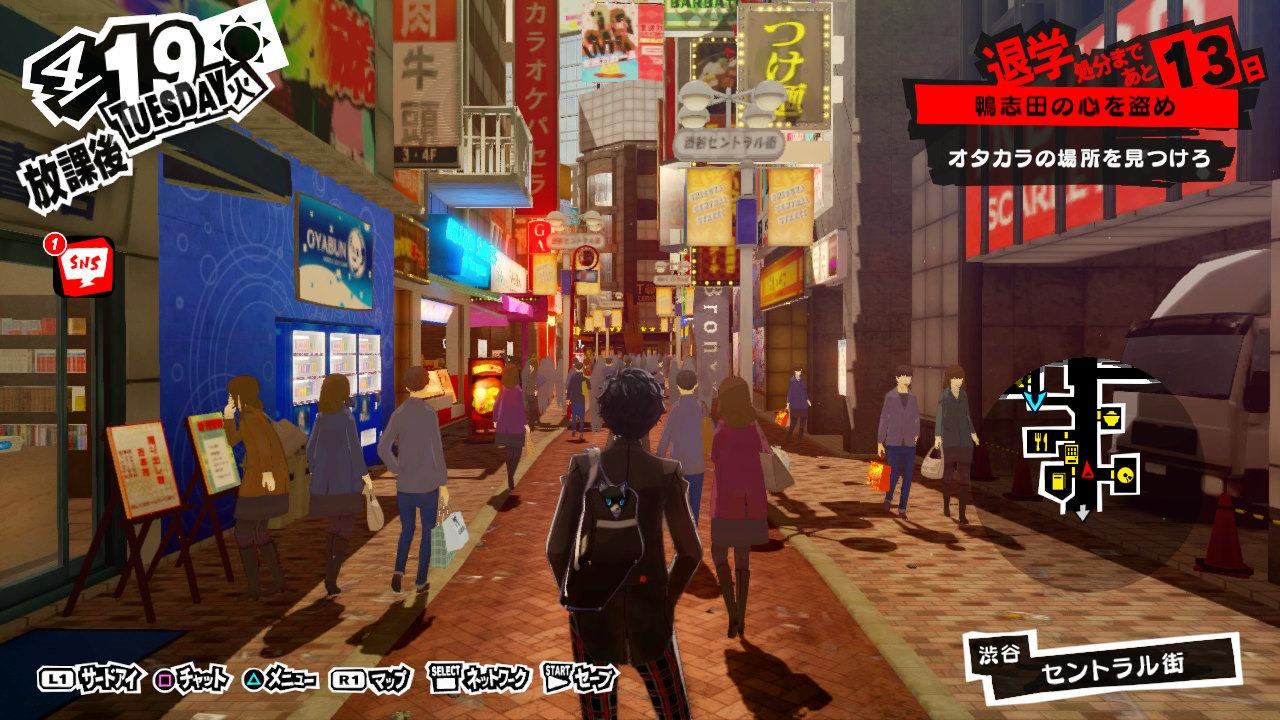This screenshot has width=1280, height=720.
Task: Click the ramen bowl icon on the minimap
Action: click(x=1112, y=418)
